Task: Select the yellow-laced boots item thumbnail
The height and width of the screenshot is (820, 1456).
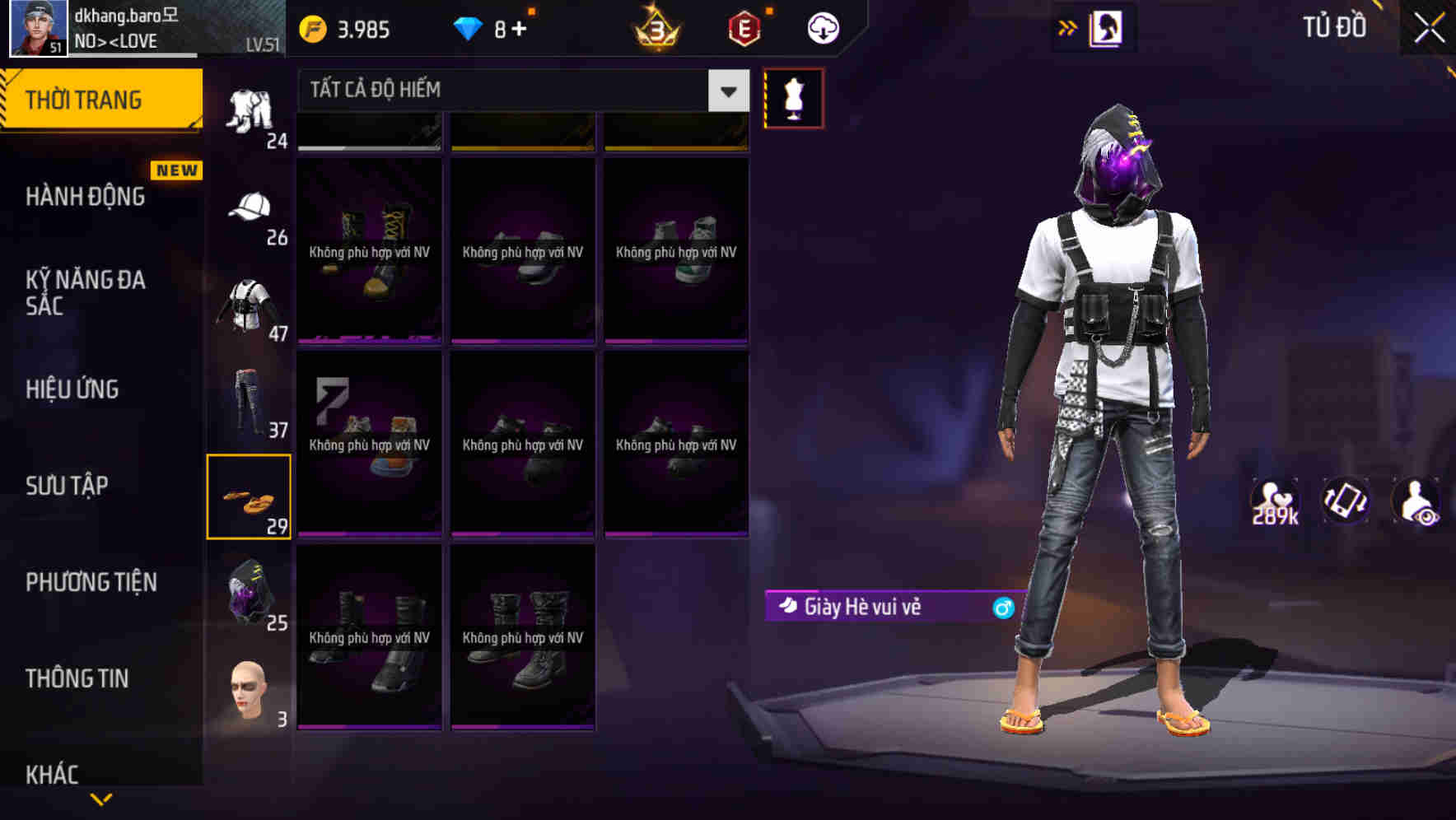Action: [x=369, y=247]
